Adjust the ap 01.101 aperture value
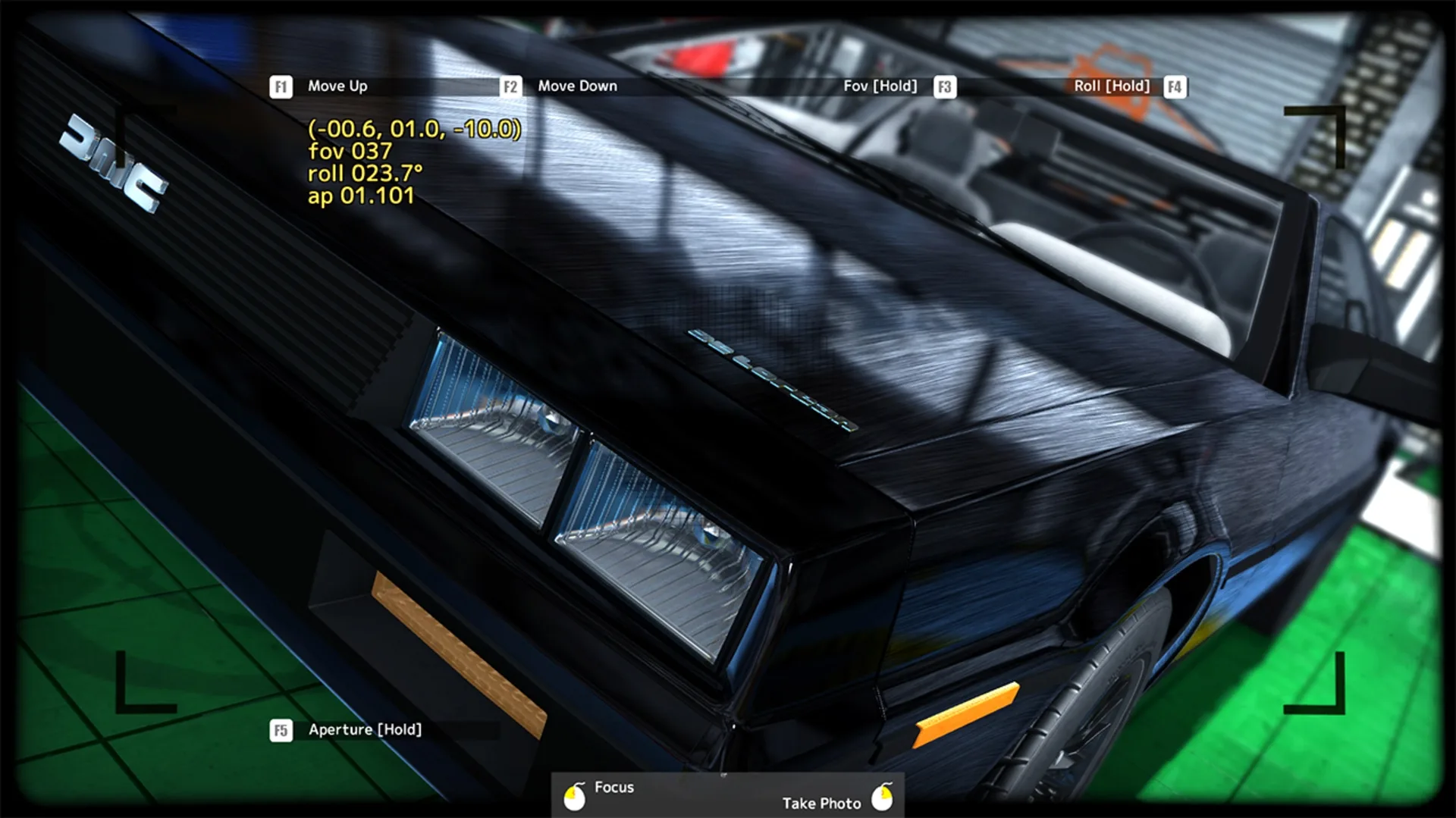Image resolution: width=1456 pixels, height=818 pixels. [x=360, y=196]
